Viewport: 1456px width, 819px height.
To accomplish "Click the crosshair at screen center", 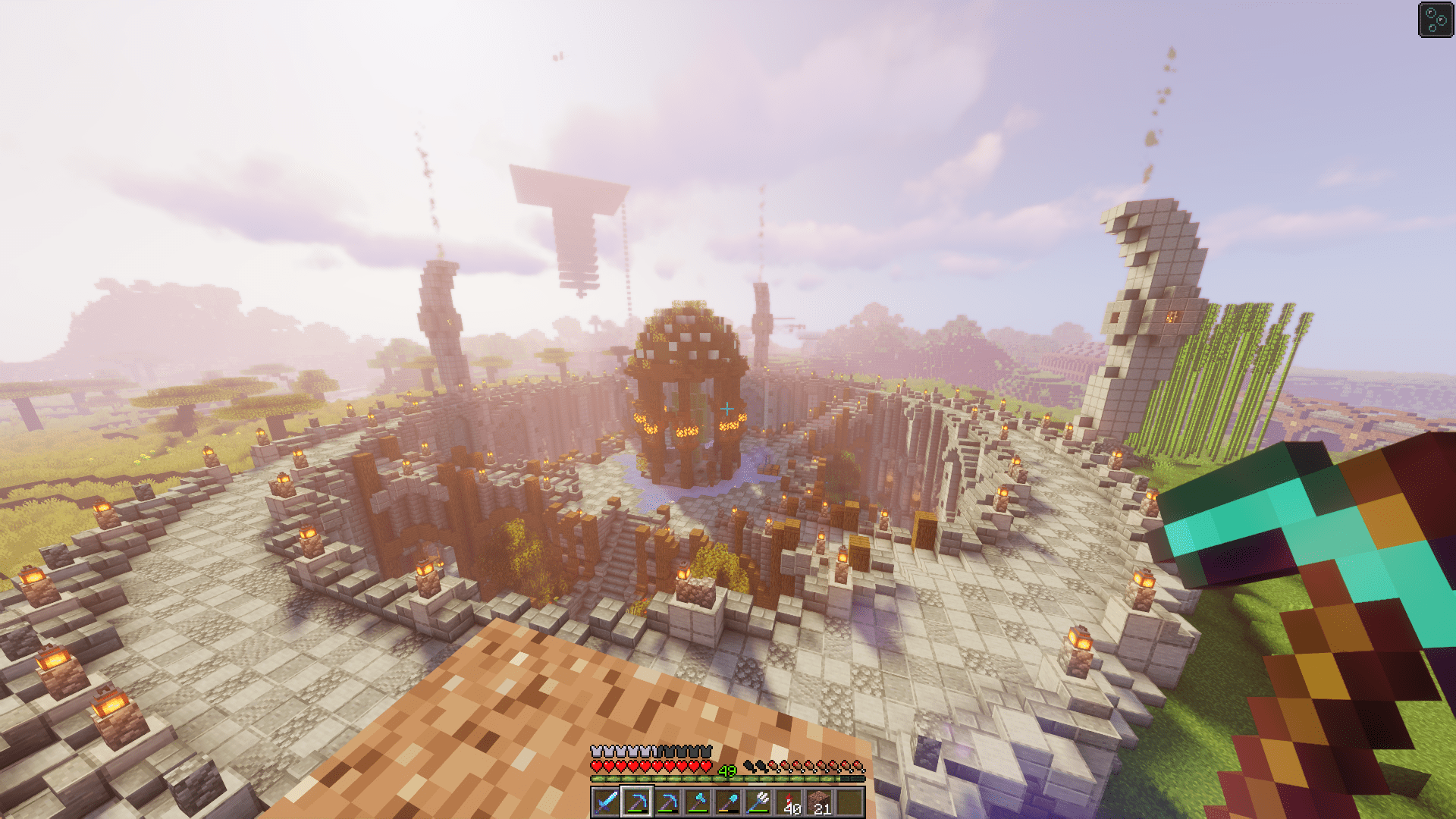I will (x=728, y=409).
